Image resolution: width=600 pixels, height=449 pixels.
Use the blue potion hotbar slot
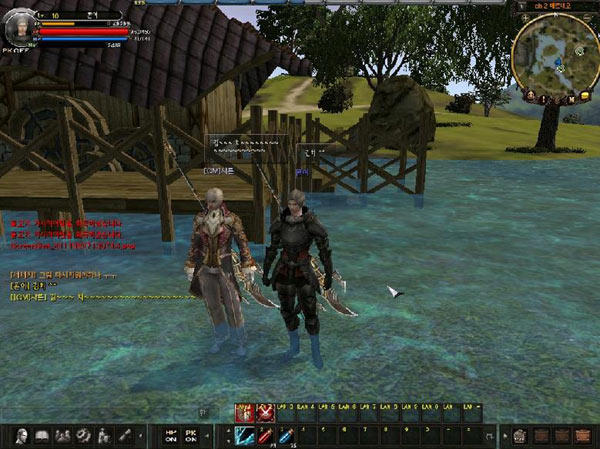[x=285, y=434]
